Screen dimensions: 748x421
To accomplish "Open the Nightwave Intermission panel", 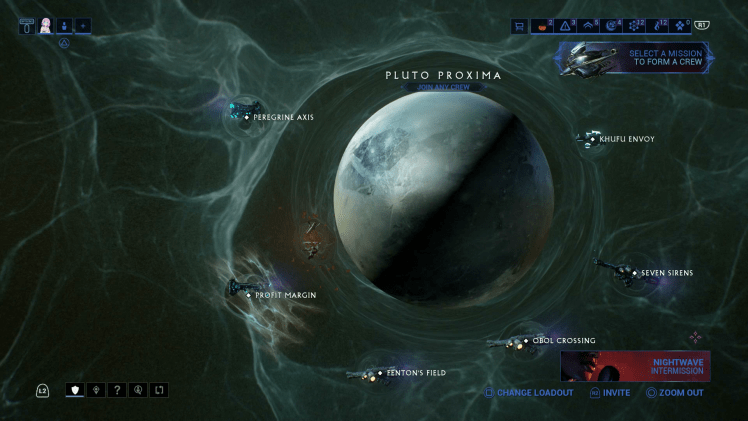I will [635, 366].
